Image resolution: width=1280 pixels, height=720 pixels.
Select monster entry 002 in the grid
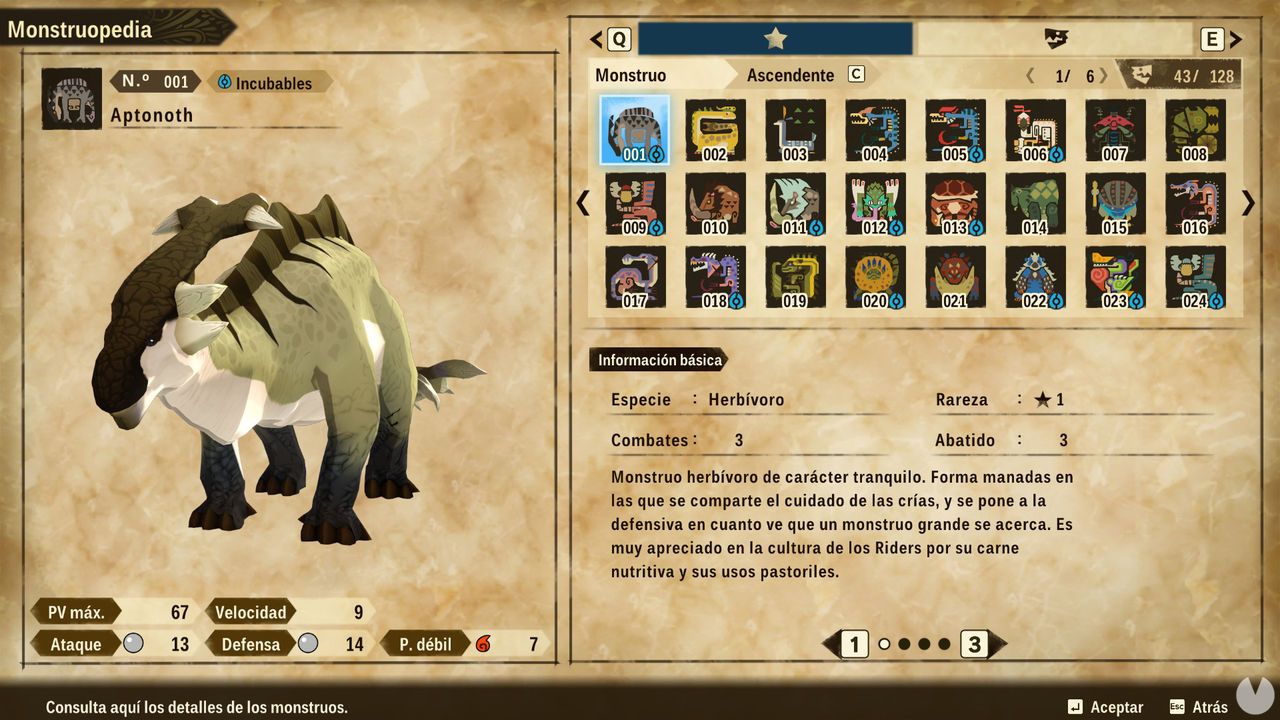click(x=715, y=131)
